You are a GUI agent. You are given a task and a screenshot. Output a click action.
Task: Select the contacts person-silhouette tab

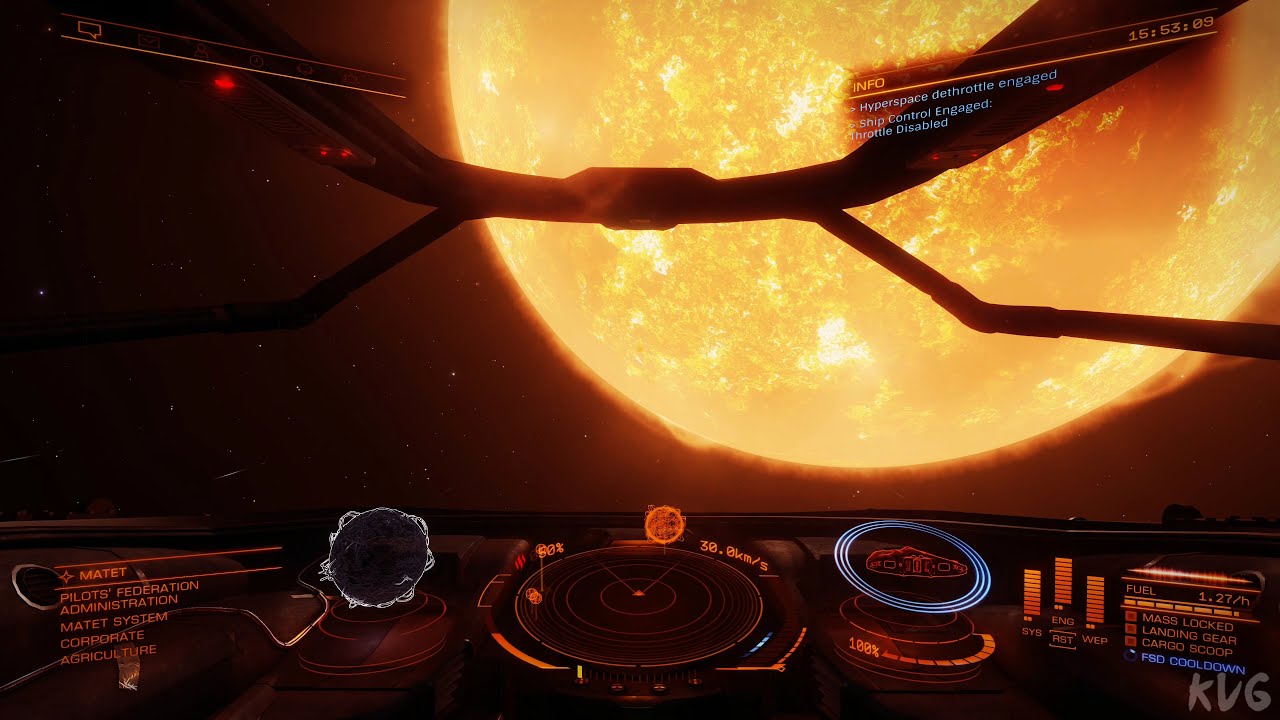pos(203,51)
